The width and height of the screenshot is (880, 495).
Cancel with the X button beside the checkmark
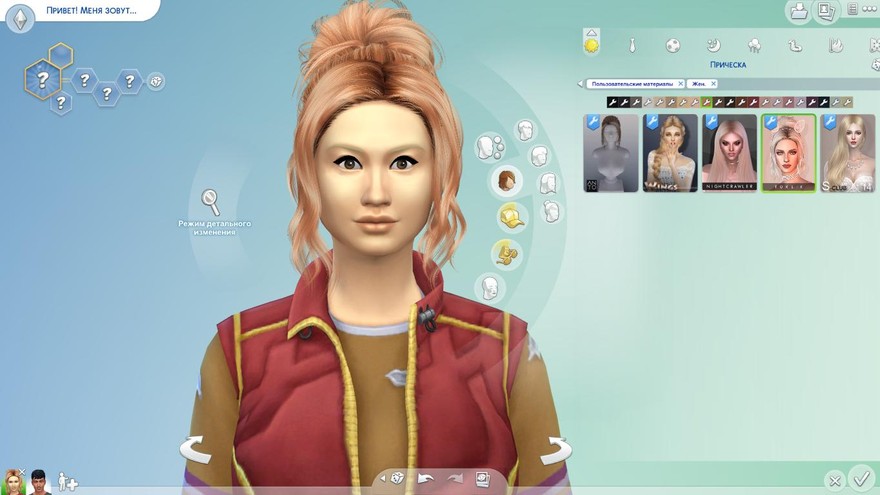pyautogui.click(x=834, y=480)
